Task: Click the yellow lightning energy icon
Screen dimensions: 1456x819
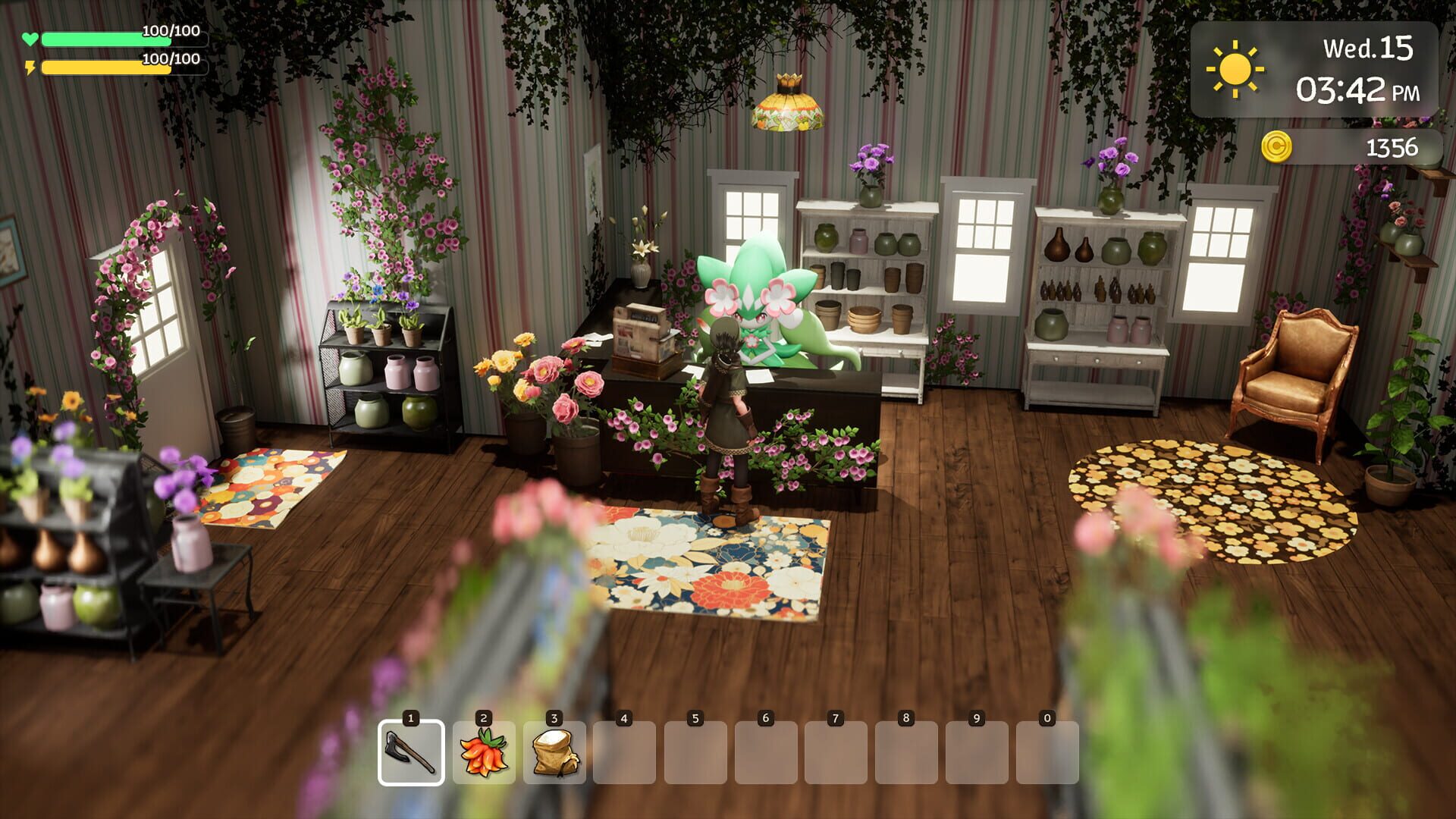Action: pyautogui.click(x=30, y=70)
